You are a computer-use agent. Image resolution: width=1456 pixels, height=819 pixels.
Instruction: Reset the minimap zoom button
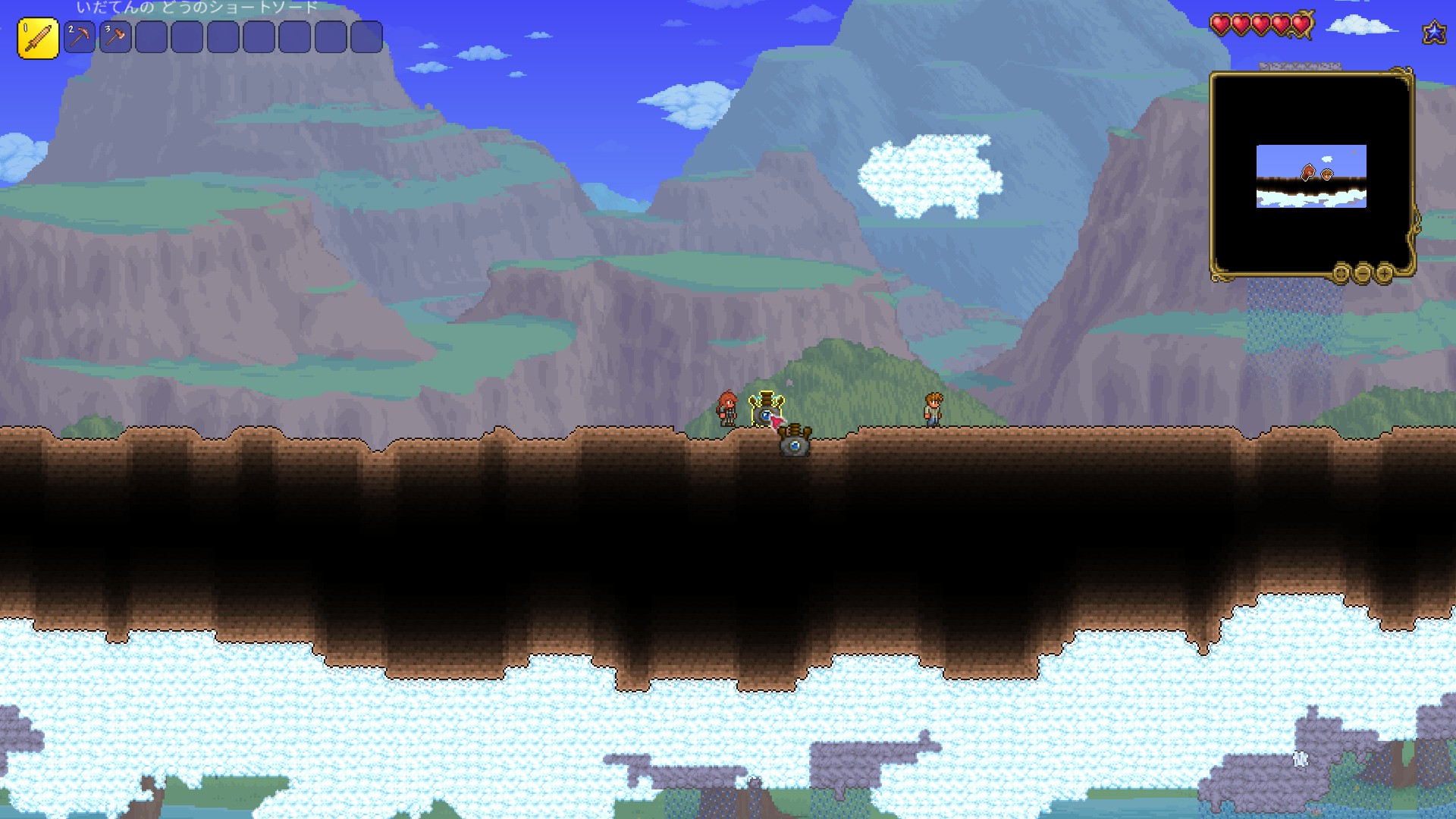(1341, 273)
